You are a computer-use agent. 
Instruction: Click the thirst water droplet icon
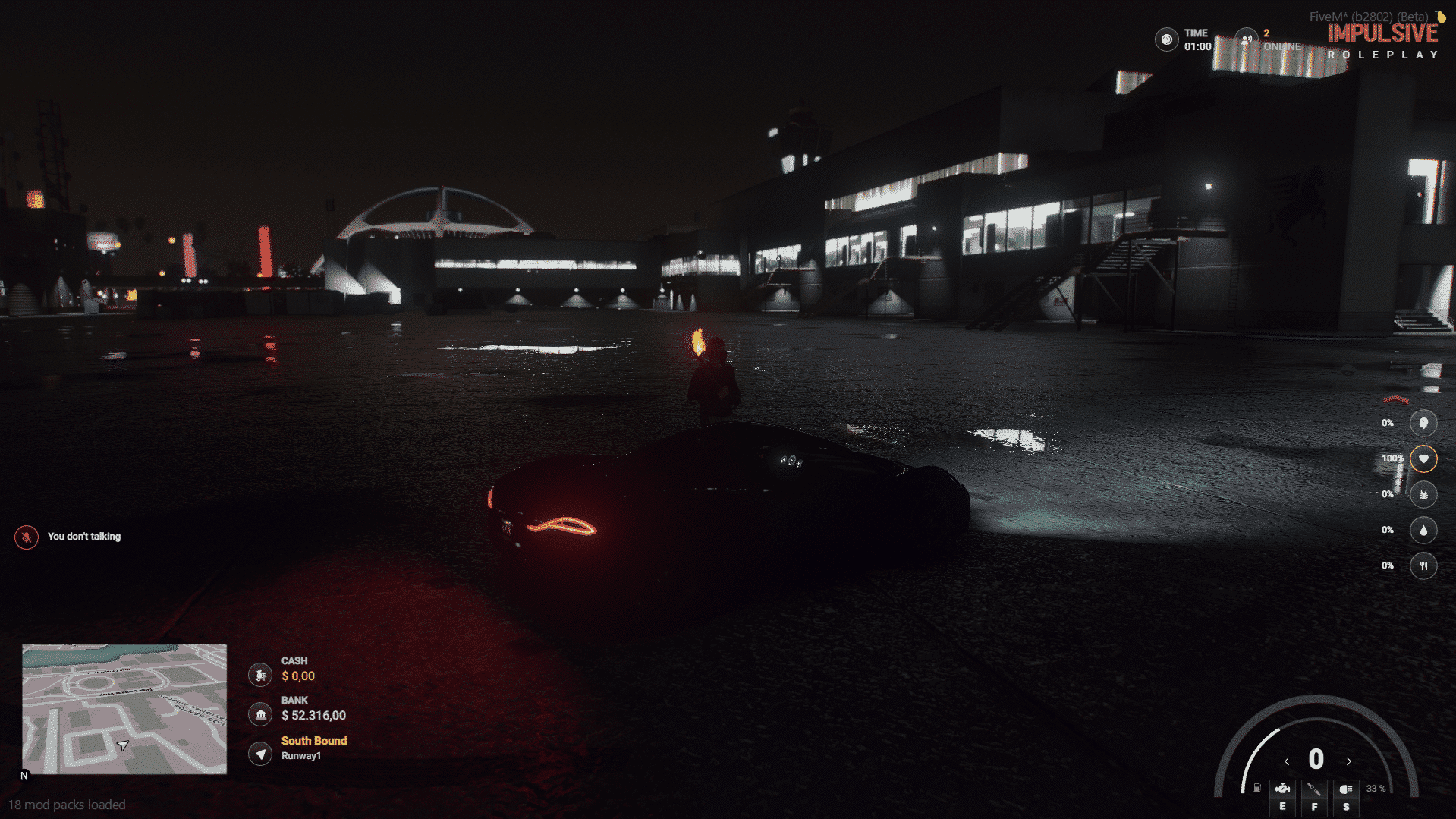[x=1423, y=530]
